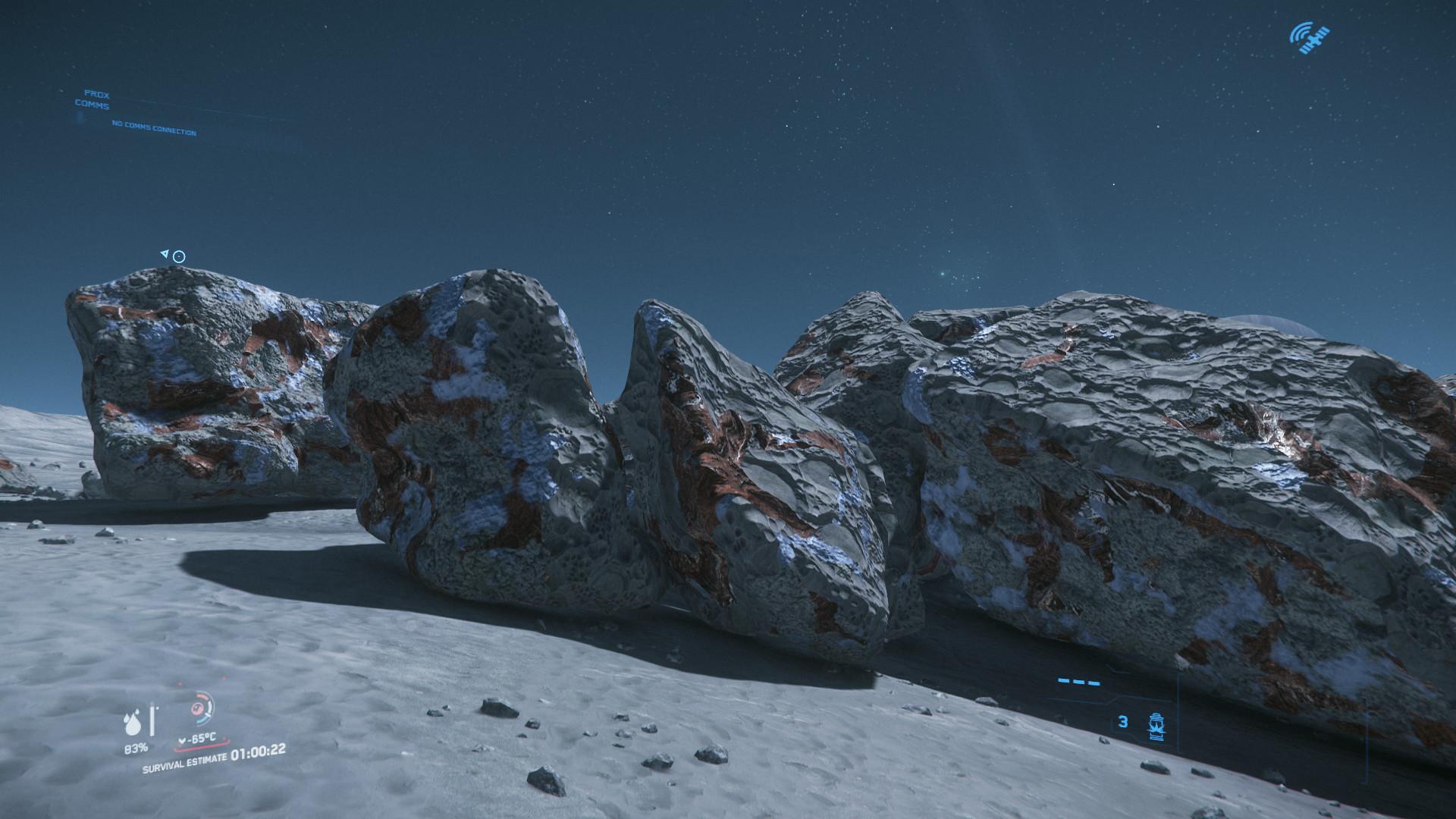Toggle visibility of the PROX COMMS overlay
This screenshot has width=1456, height=819.
click(x=95, y=99)
